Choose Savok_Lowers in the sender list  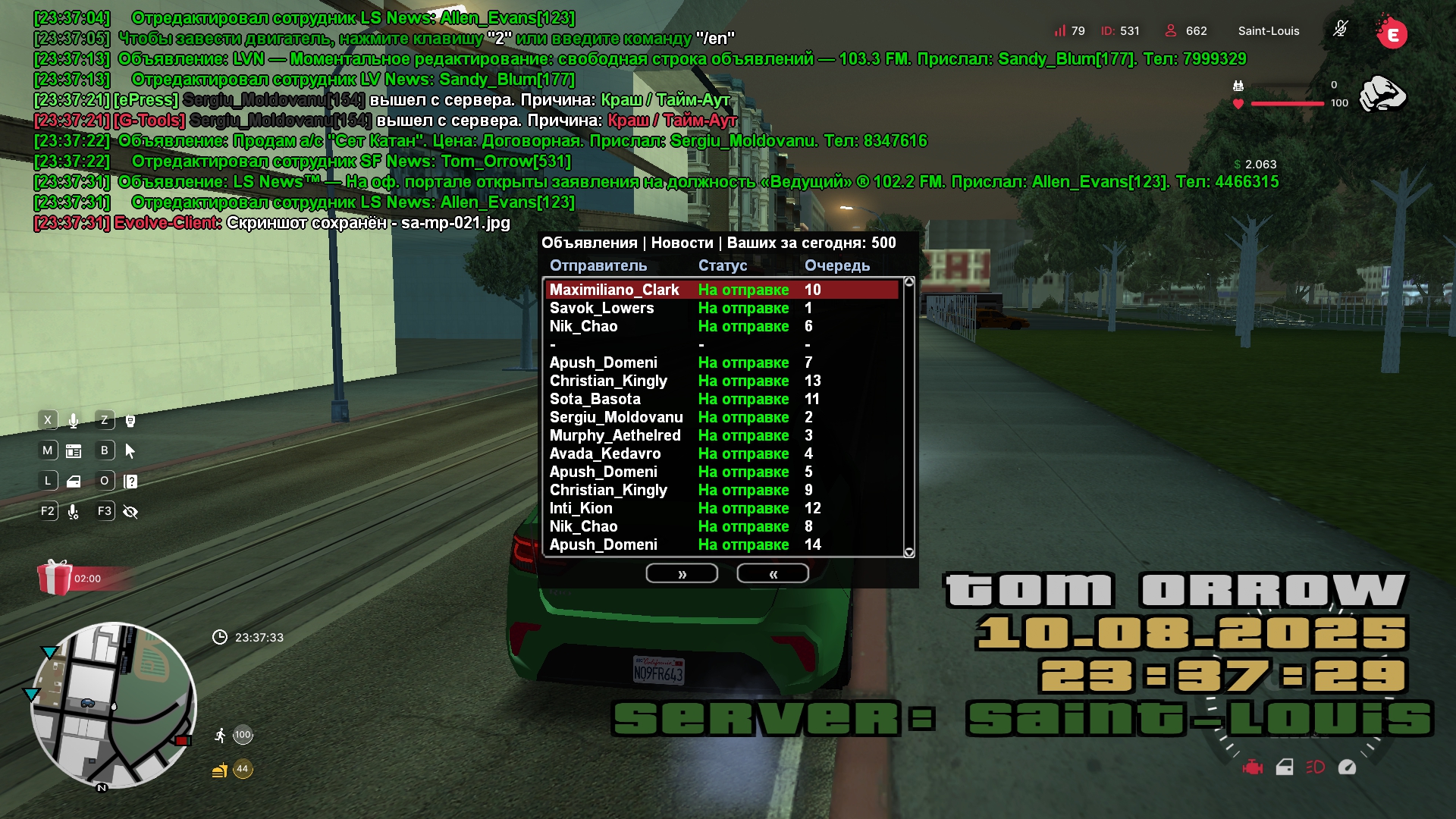tap(720, 308)
